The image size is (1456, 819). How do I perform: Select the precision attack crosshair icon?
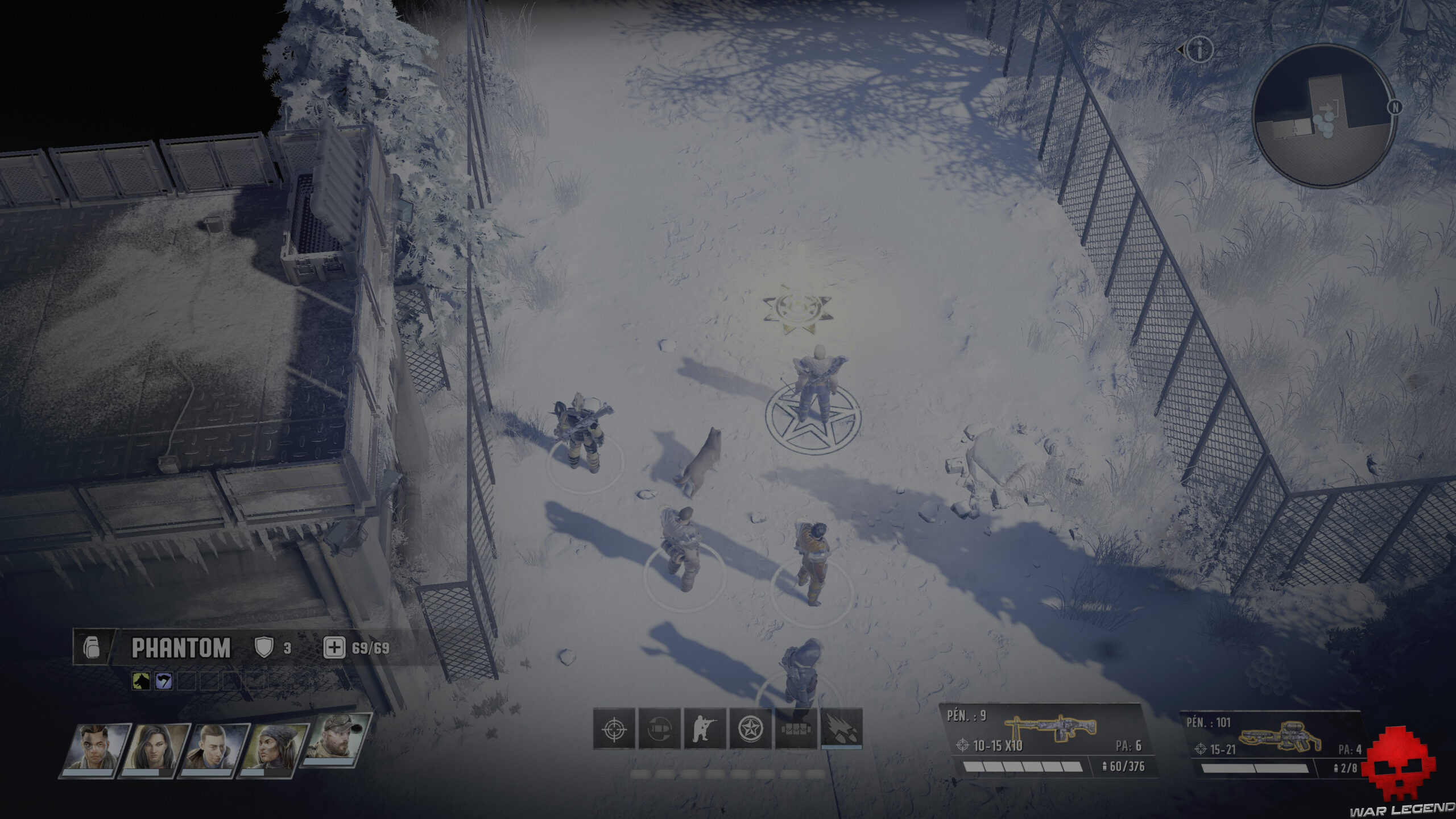(x=614, y=730)
